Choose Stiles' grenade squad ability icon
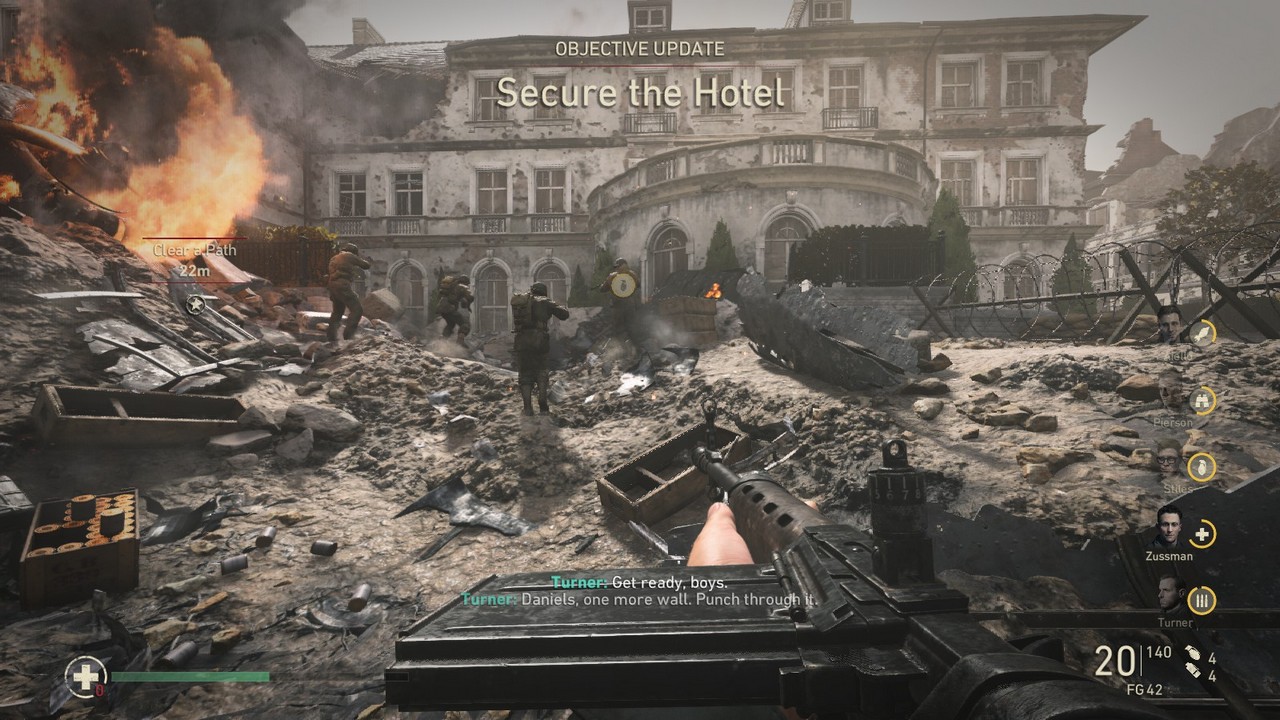 pos(1201,466)
